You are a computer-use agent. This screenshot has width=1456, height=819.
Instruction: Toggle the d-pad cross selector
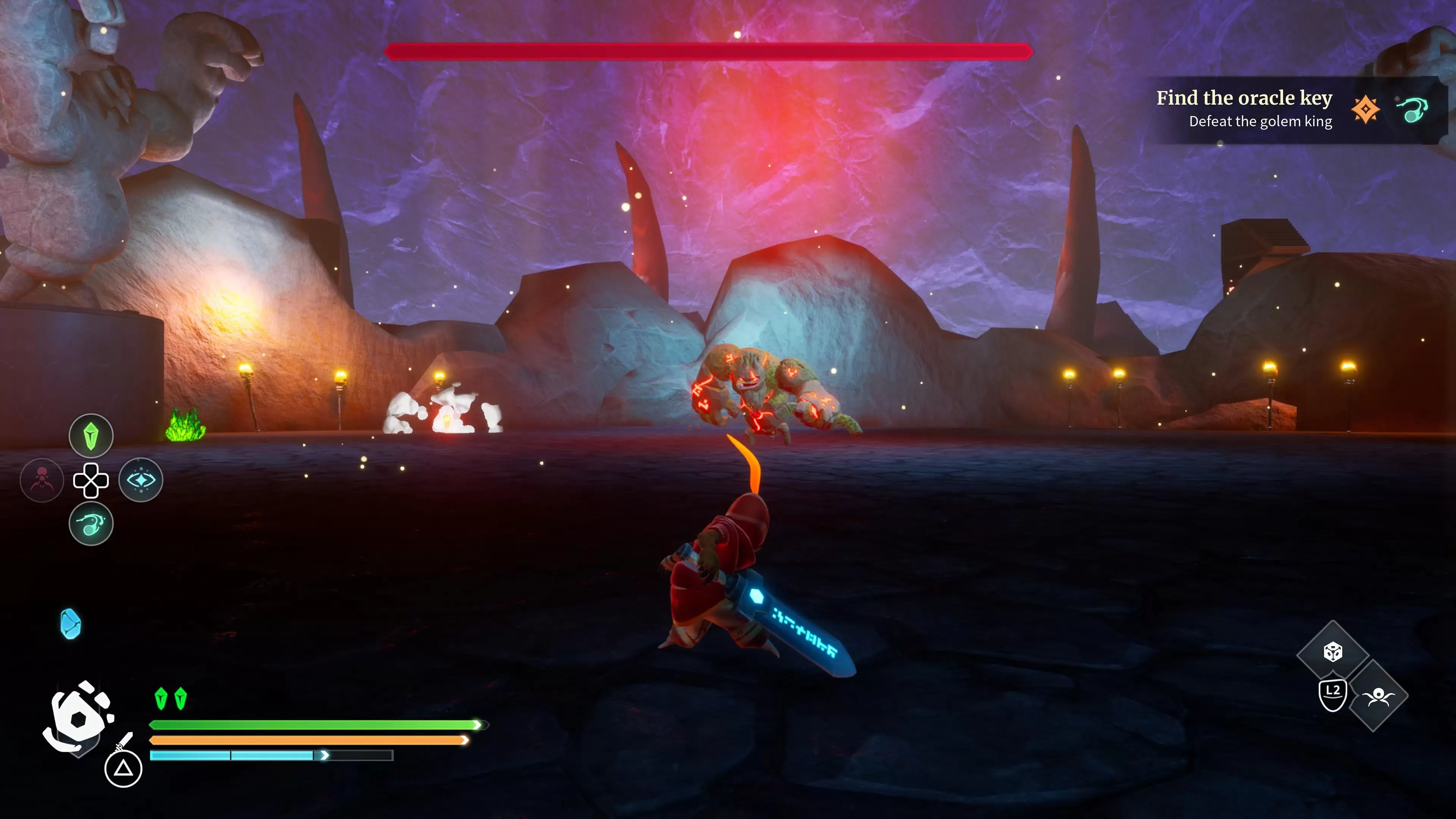91,480
